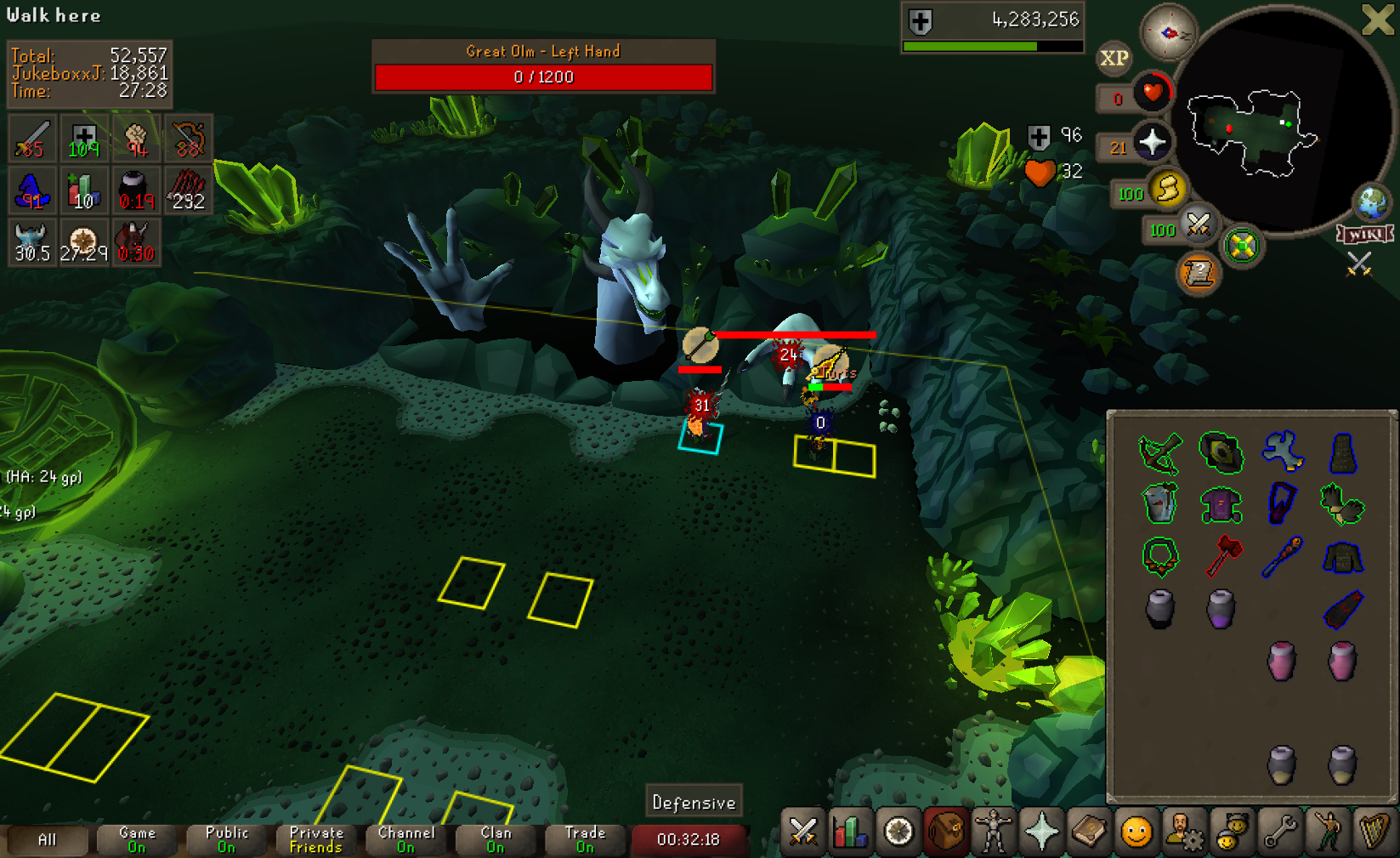The height and width of the screenshot is (858, 1400).
Task: Select the dragon warhammer in inventory
Action: tap(1222, 556)
